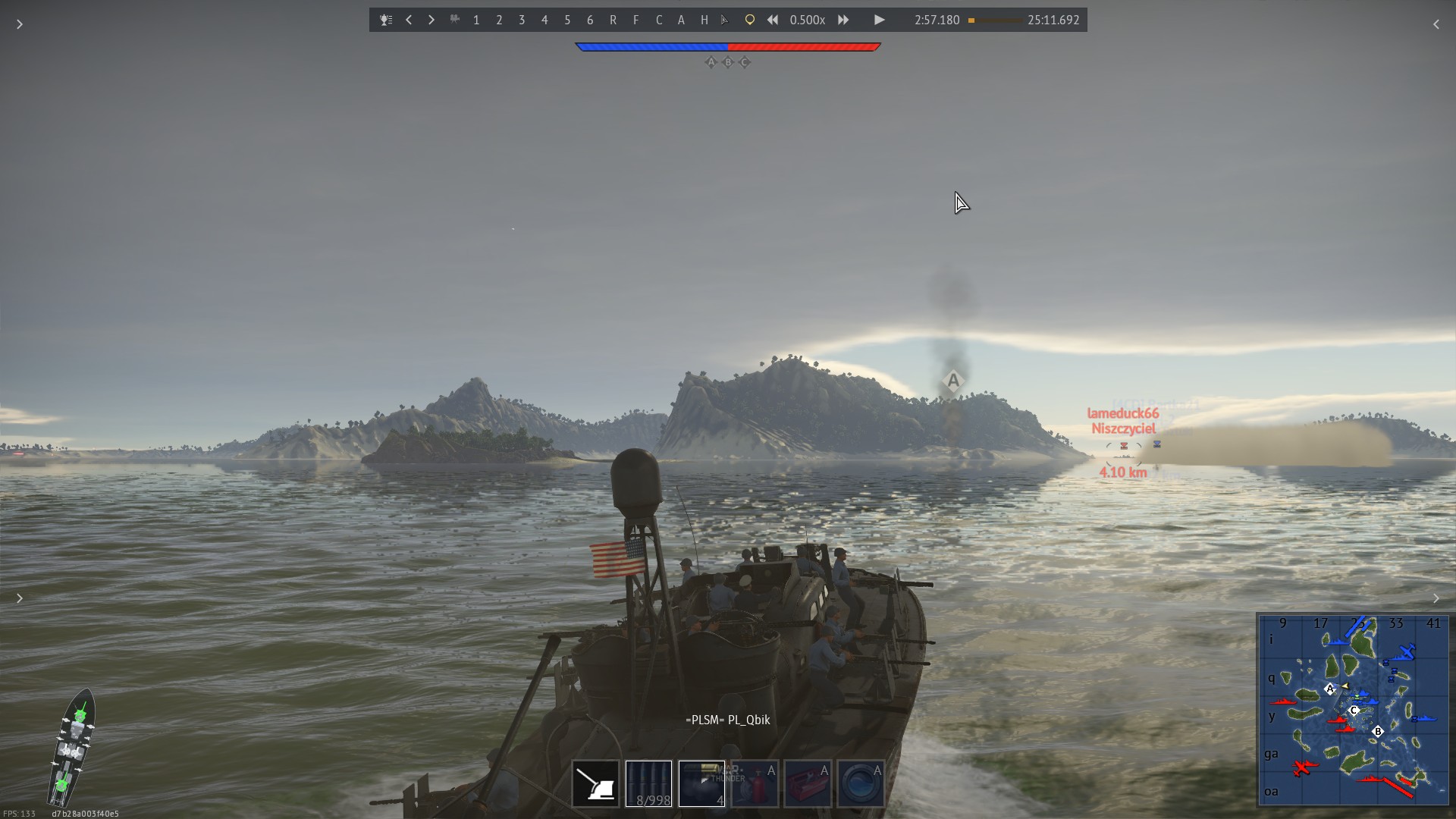The height and width of the screenshot is (819, 1456).
Task: Switch to the previous player with left arrow
Action: pyautogui.click(x=409, y=20)
